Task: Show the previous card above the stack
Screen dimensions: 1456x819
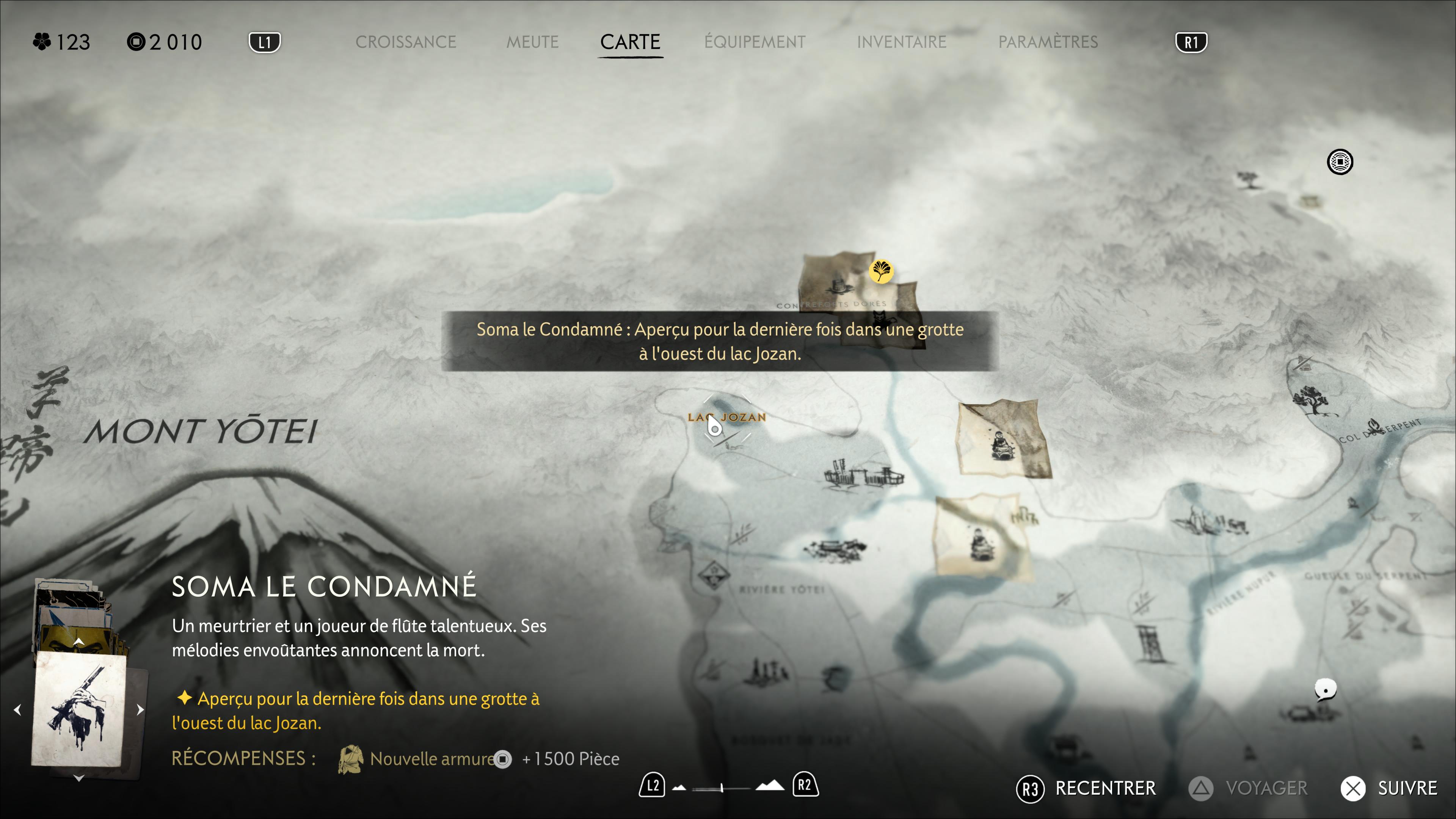Action: (78, 641)
